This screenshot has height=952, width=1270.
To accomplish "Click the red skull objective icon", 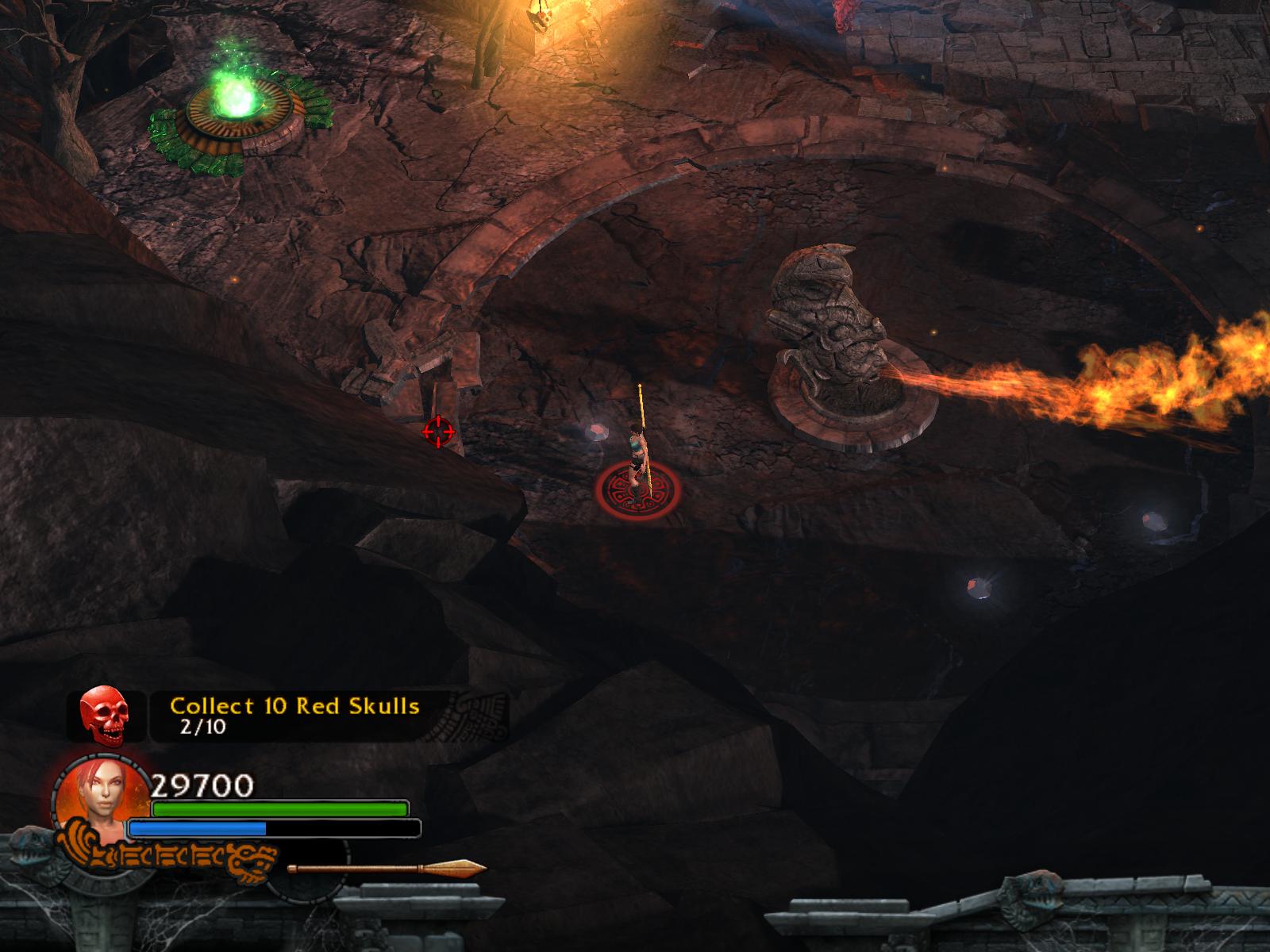I will [105, 715].
